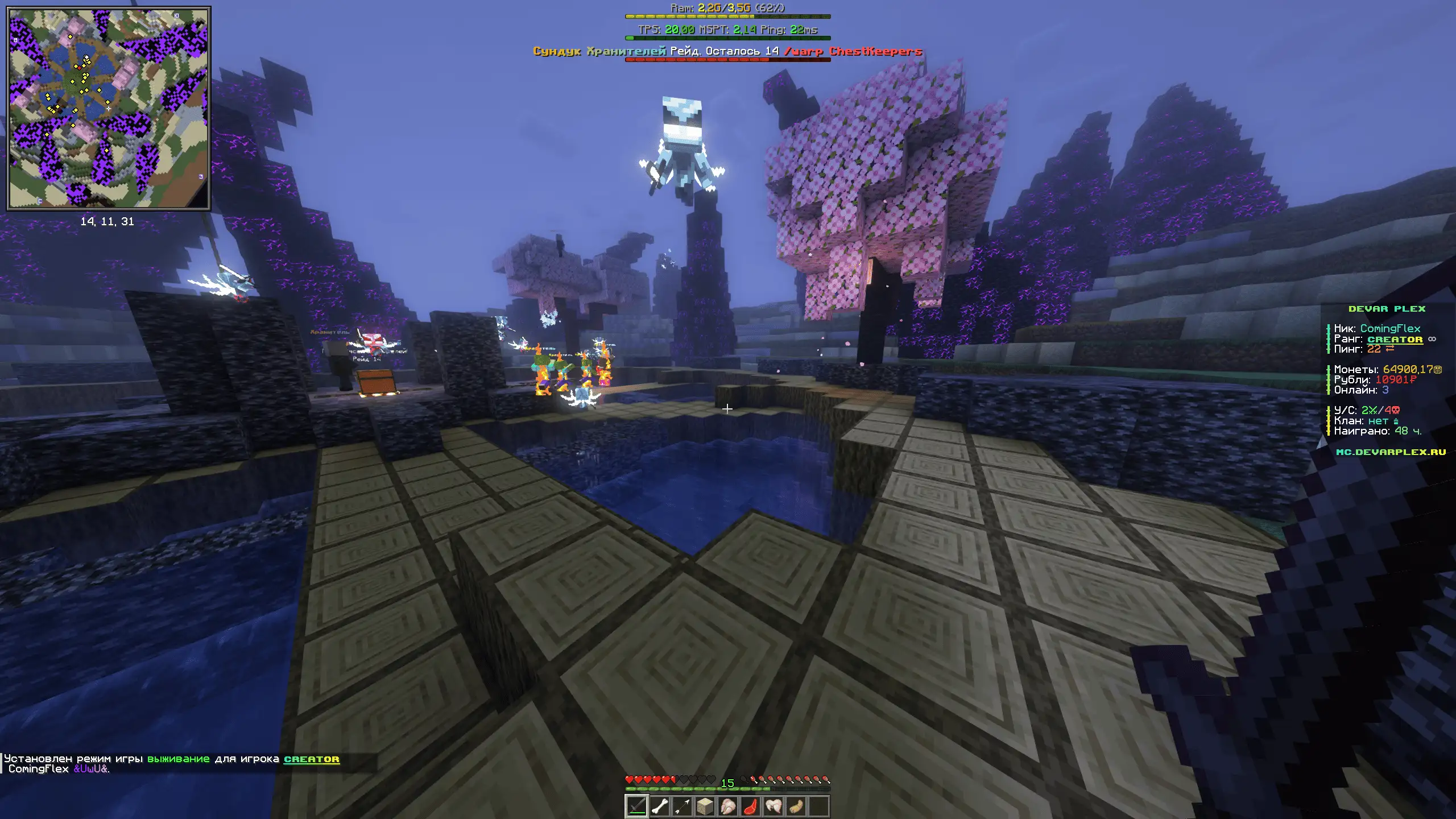Click the minimap in the corner
The height and width of the screenshot is (819, 1456).
(x=108, y=108)
